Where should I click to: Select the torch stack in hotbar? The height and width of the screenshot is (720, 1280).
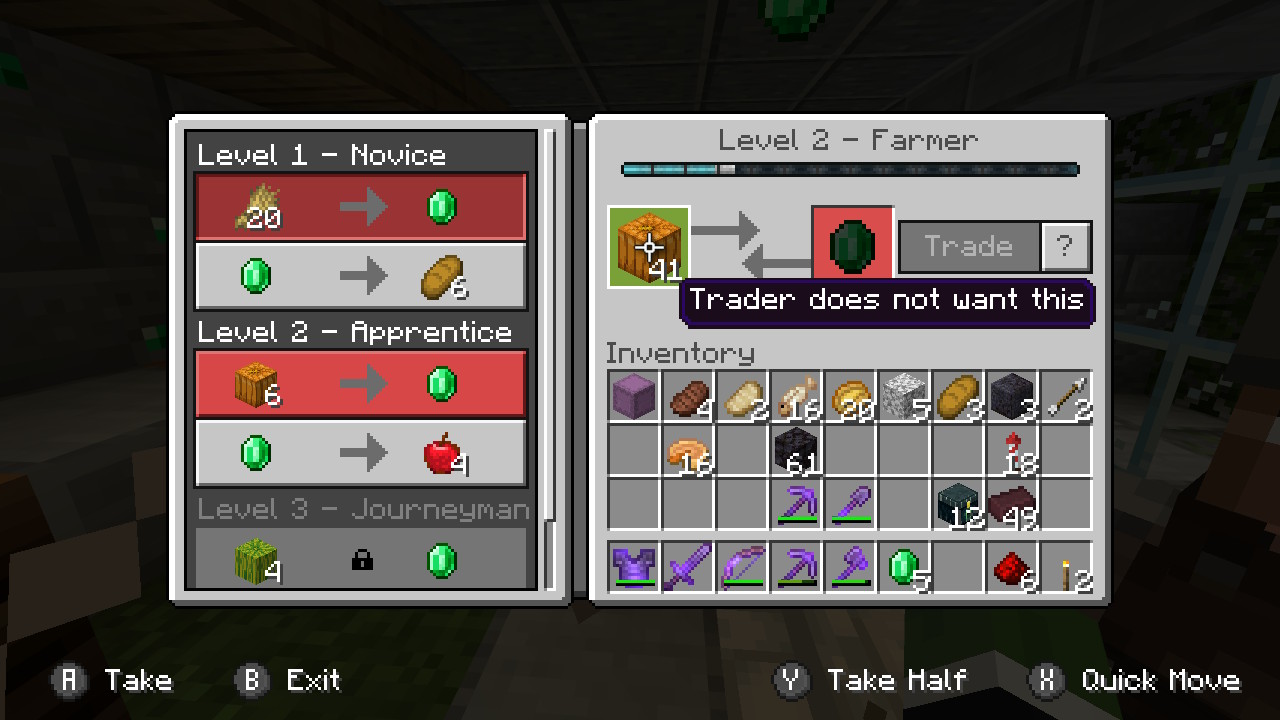(x=1066, y=568)
